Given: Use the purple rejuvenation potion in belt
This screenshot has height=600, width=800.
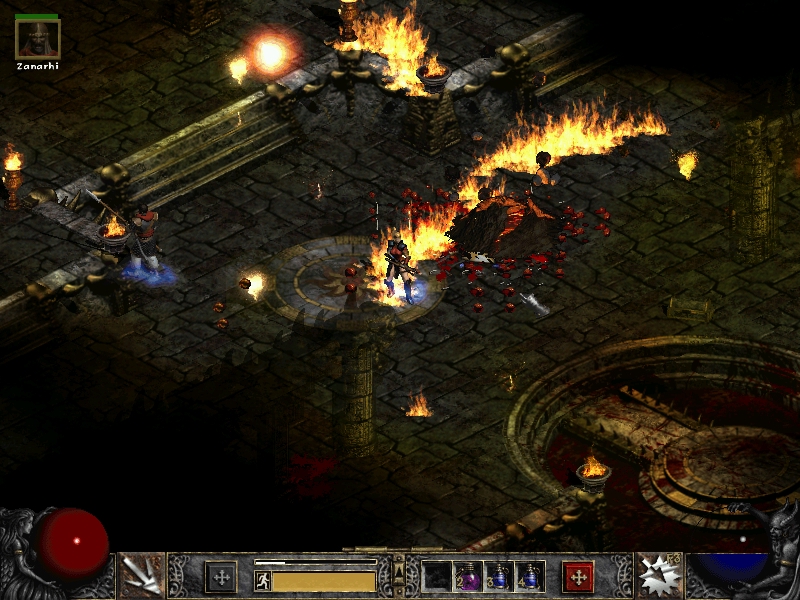Looking at the screenshot, I should pyautogui.click(x=468, y=576).
